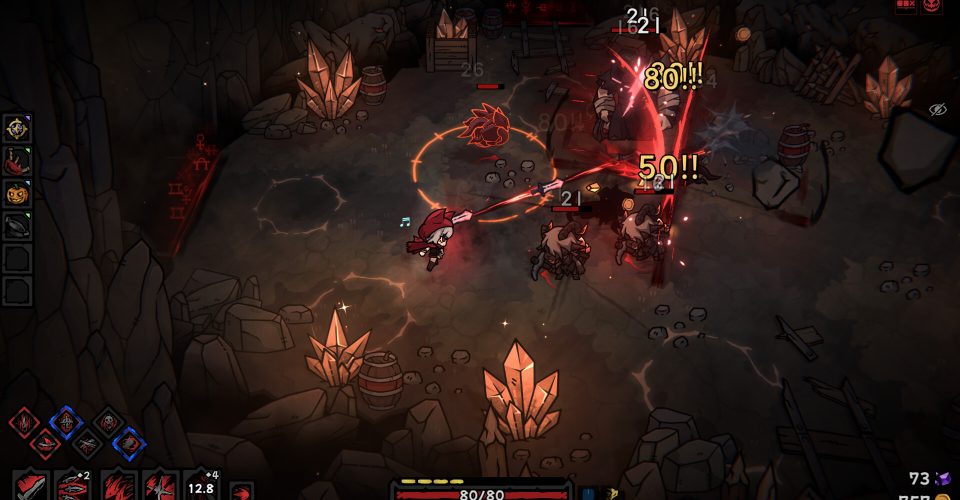Click the red room-layout minimap icon
Image resolution: width=960 pixels, height=500 pixels.
(905, 5)
